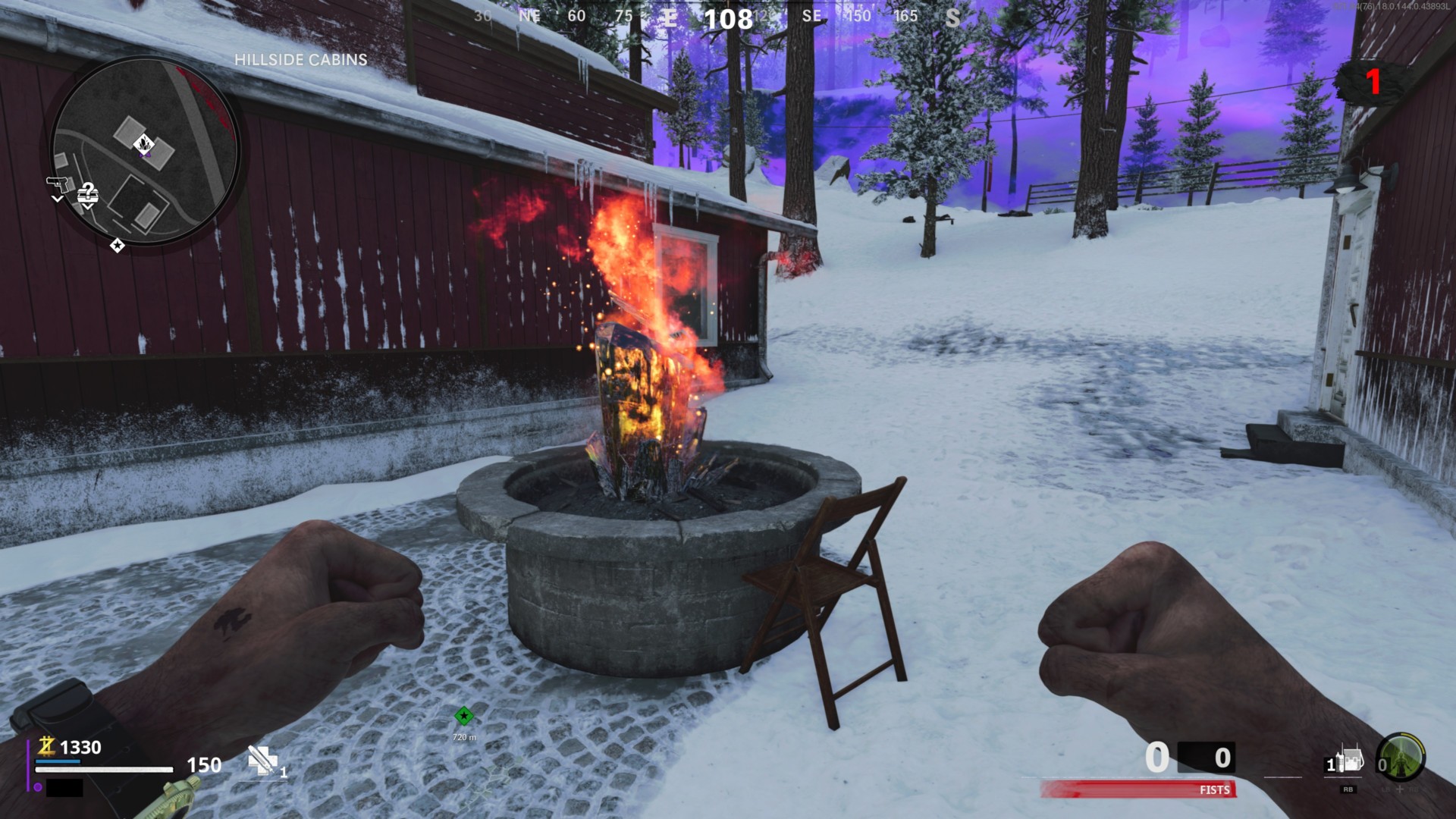Open the equipment slot marked RB

1348,789
